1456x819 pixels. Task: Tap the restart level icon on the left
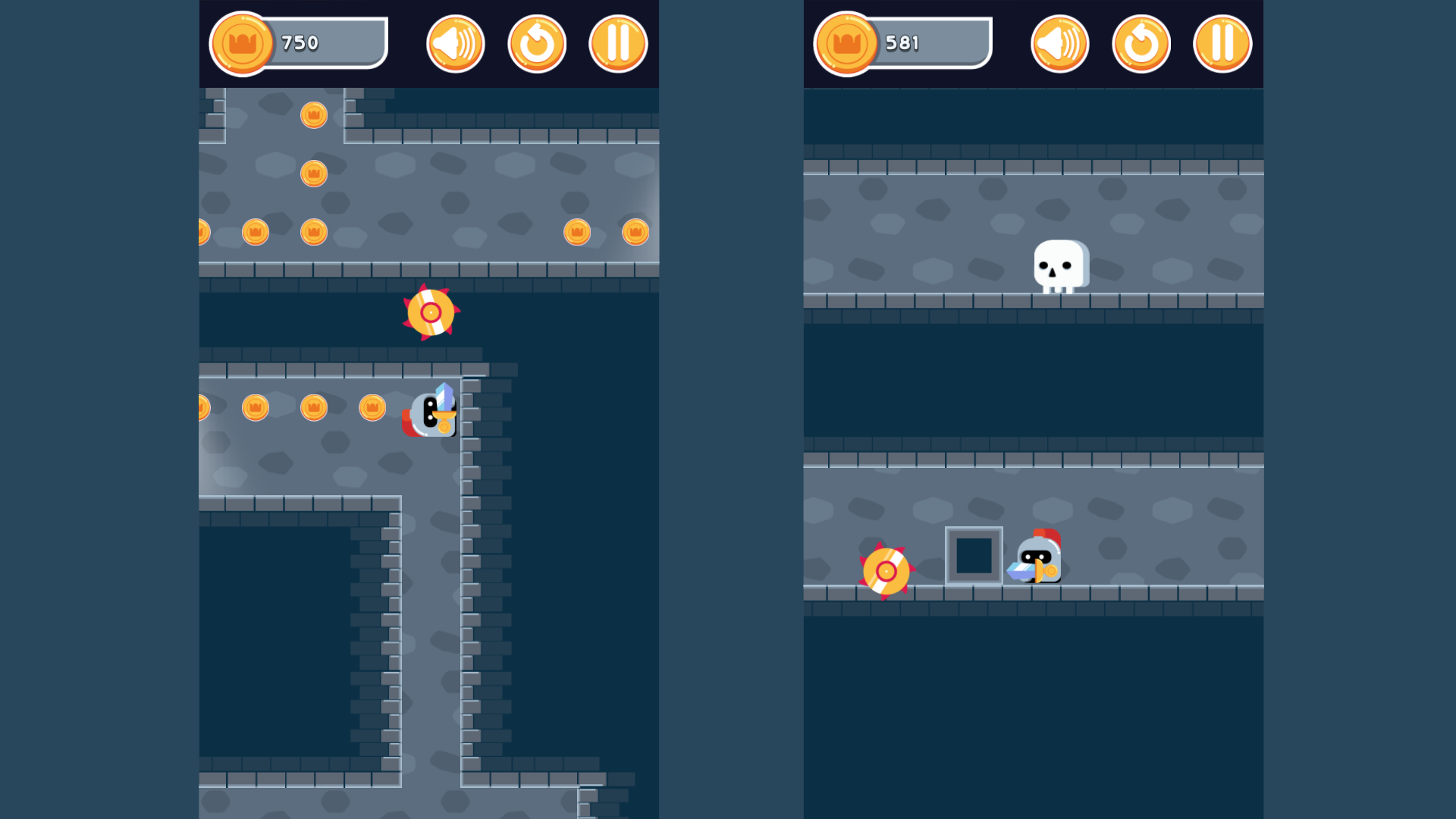[536, 43]
